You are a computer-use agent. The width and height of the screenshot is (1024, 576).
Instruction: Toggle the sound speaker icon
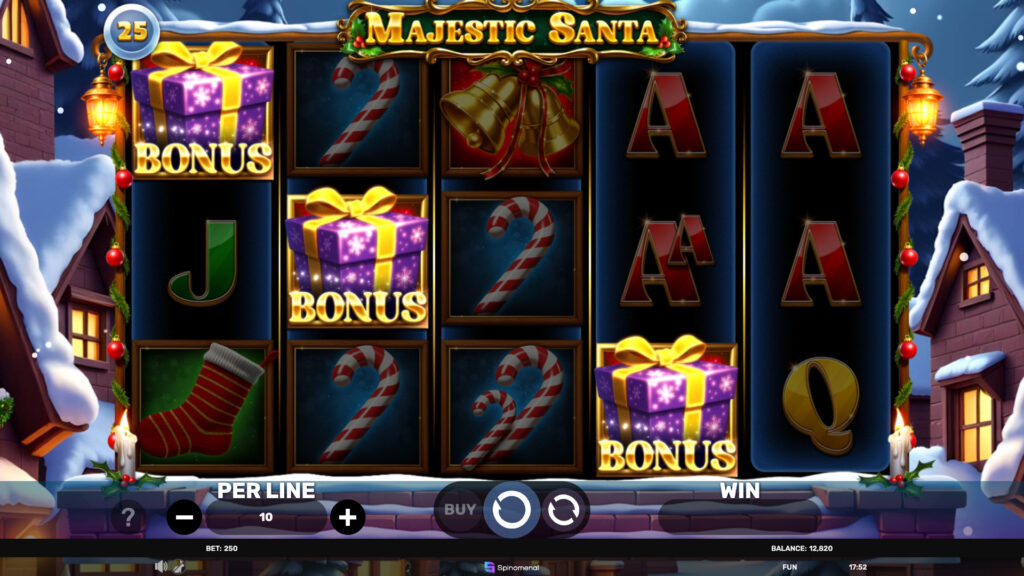pos(160,566)
